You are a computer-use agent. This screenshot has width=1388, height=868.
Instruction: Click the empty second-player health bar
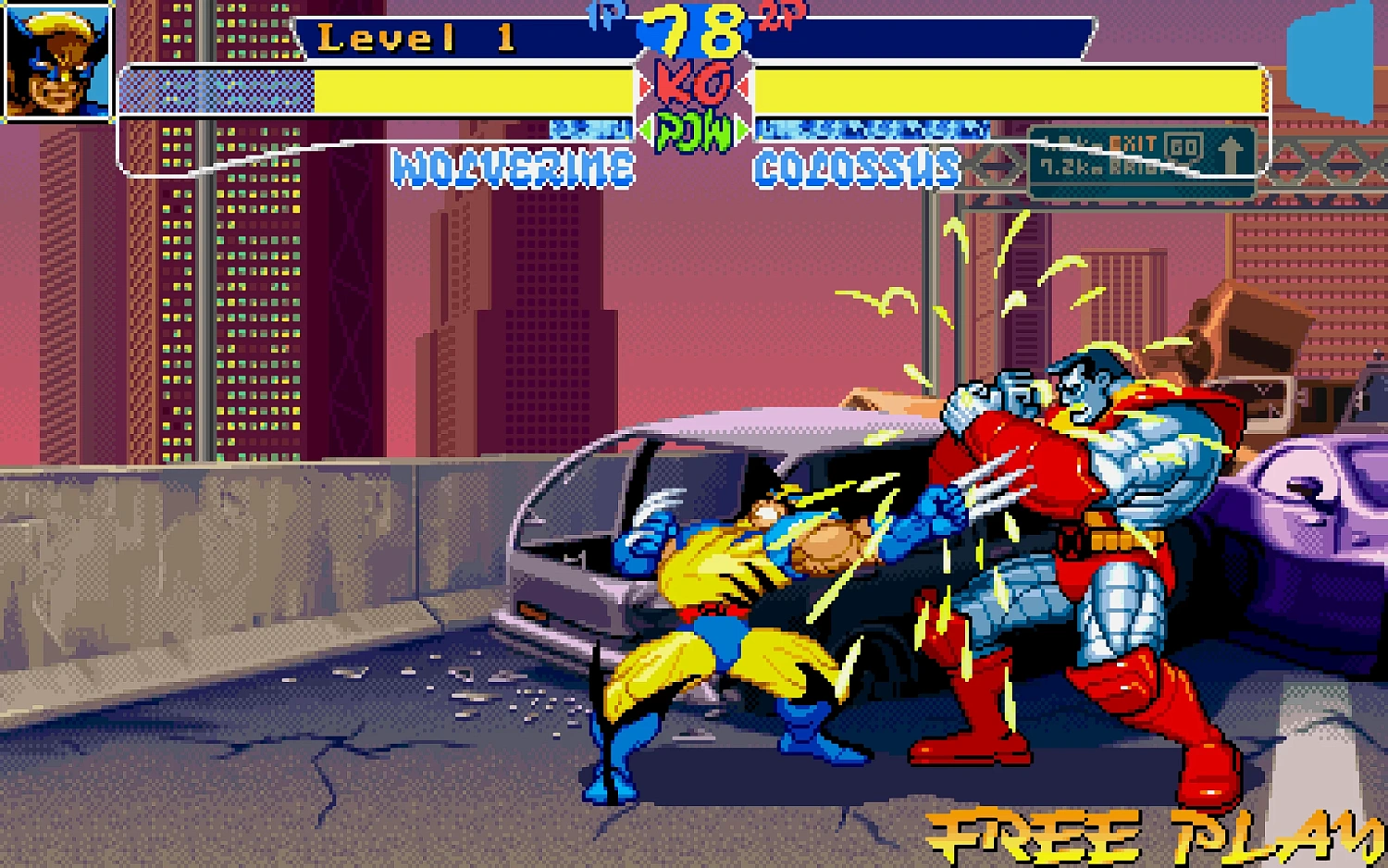pyautogui.click(x=1018, y=88)
